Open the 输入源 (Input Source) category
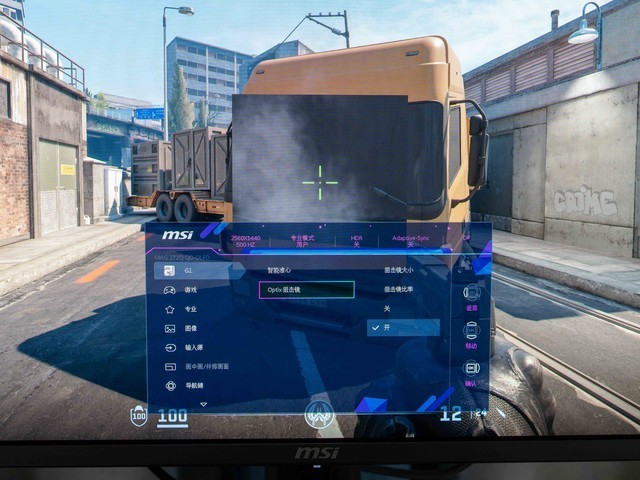The height and width of the screenshot is (480, 640). pos(194,347)
